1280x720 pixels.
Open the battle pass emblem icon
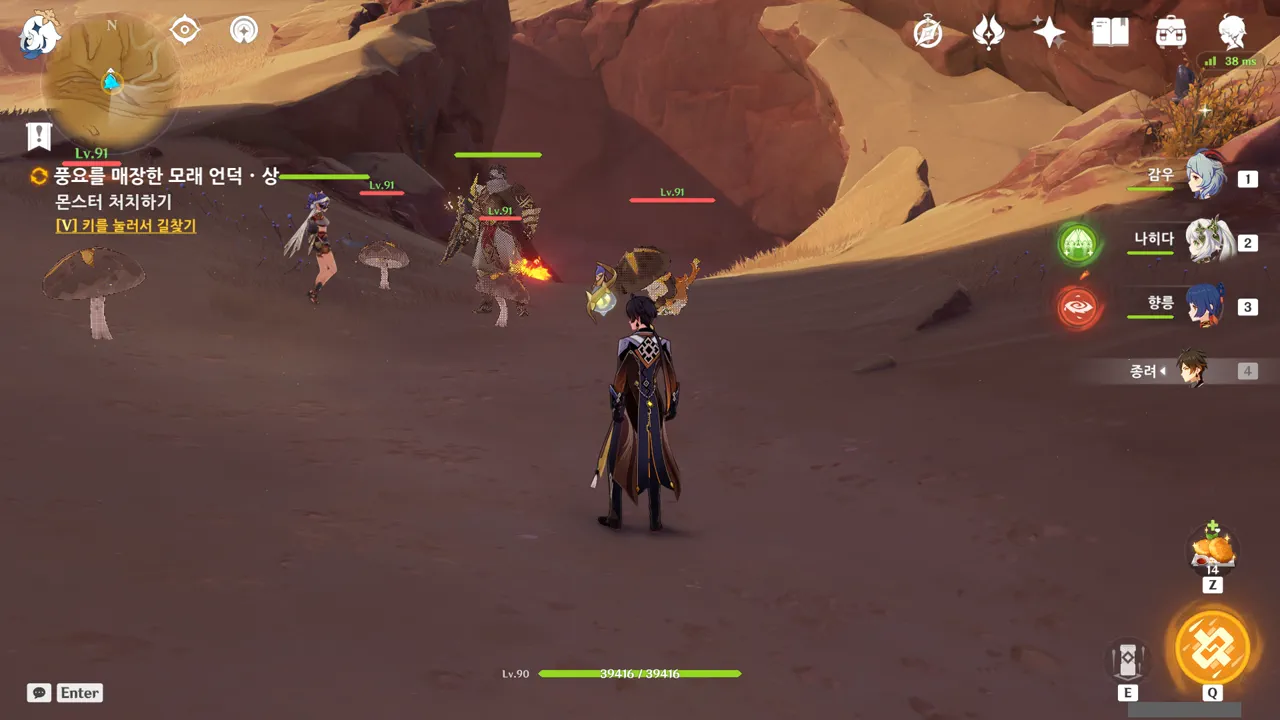pos(988,33)
